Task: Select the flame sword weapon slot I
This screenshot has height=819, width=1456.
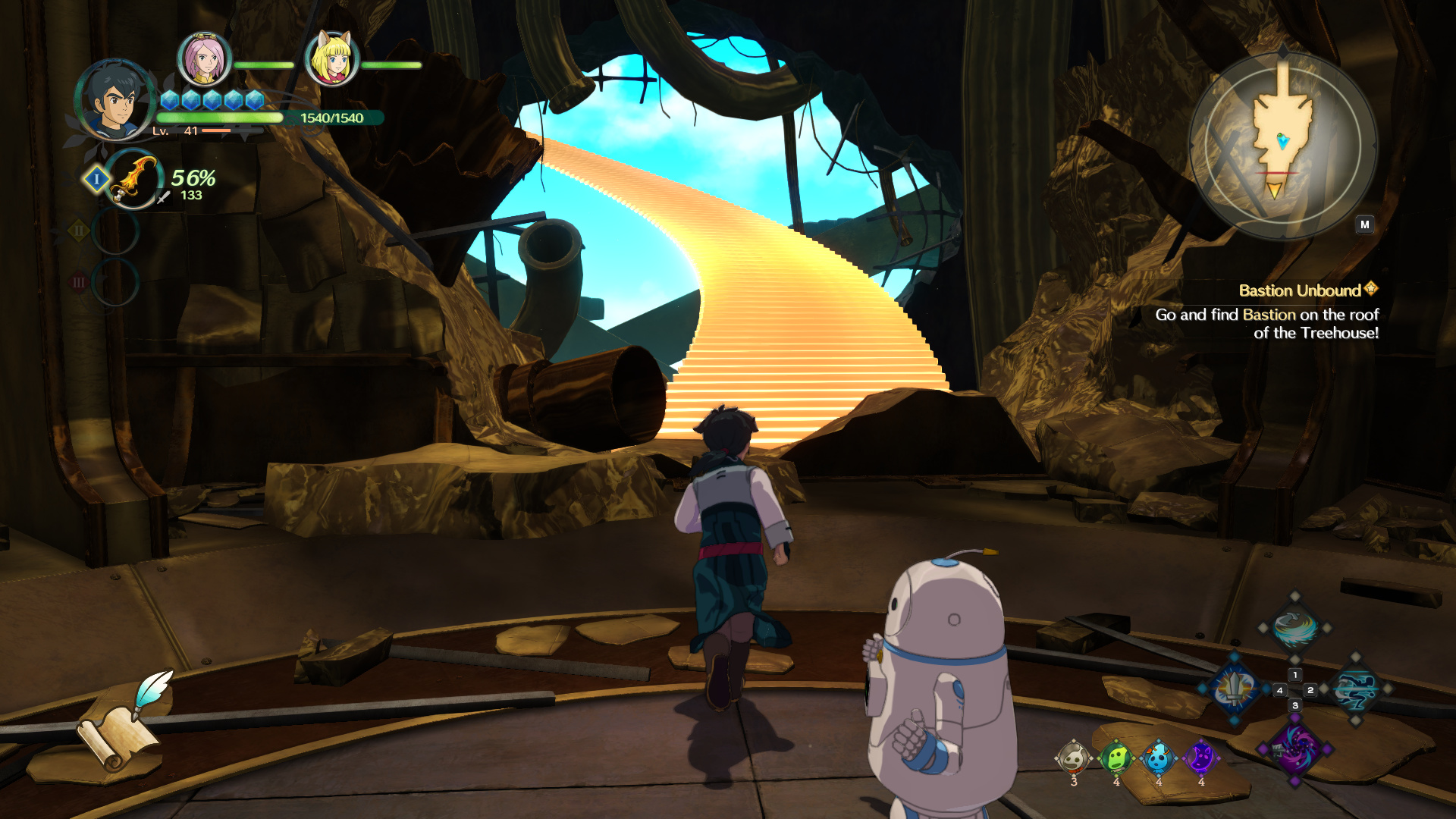Action: click(x=134, y=180)
